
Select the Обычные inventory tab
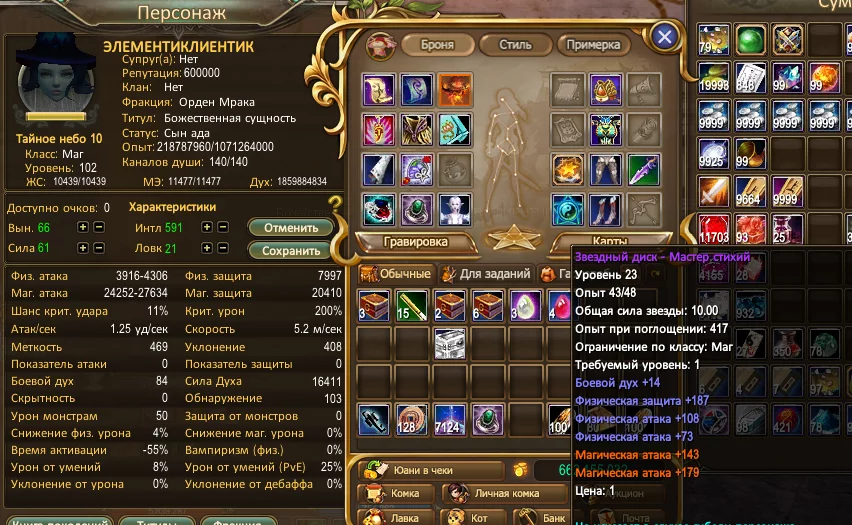pyautogui.click(x=398, y=273)
